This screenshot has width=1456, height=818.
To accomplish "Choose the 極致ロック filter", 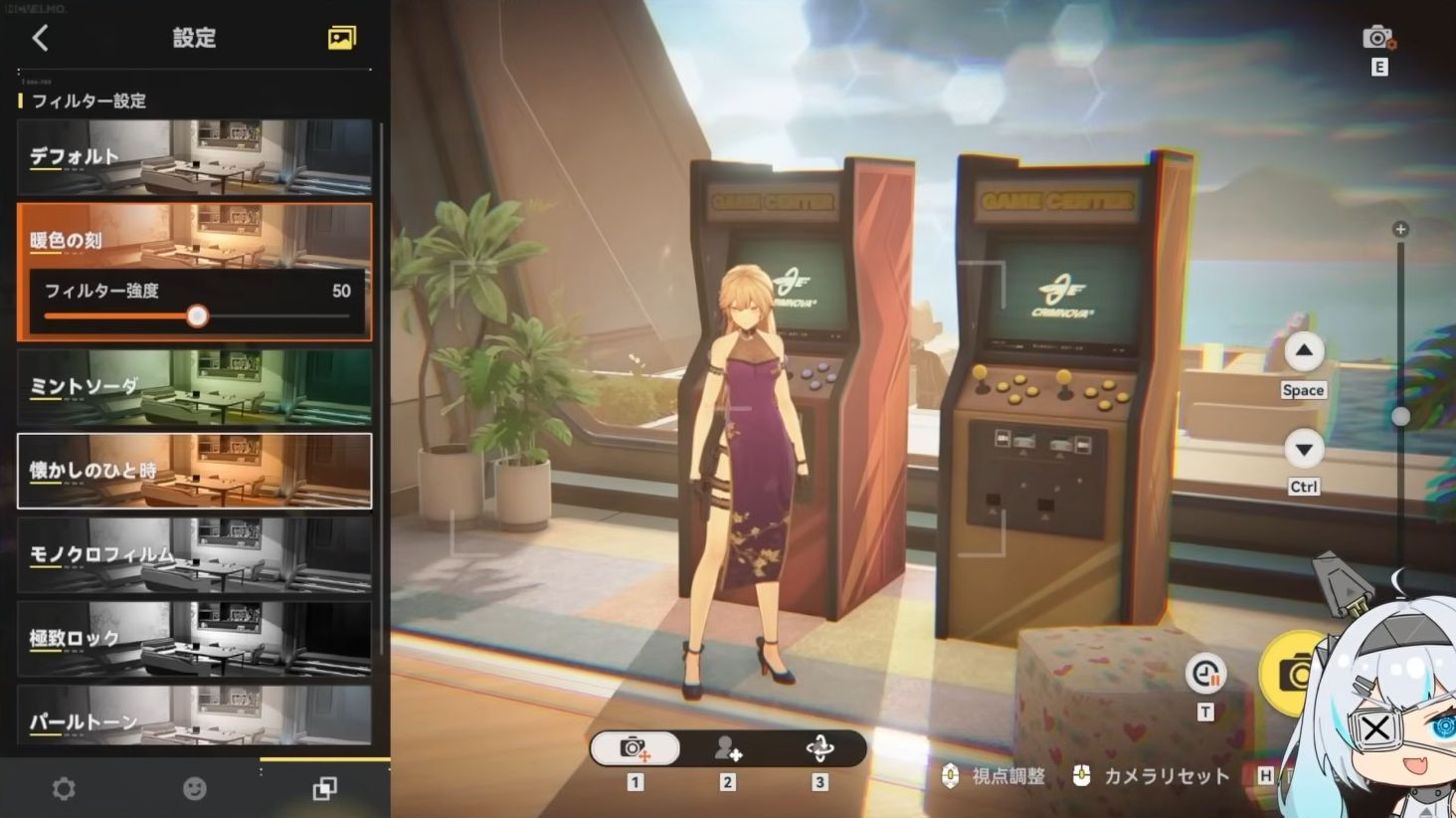I will tap(194, 638).
